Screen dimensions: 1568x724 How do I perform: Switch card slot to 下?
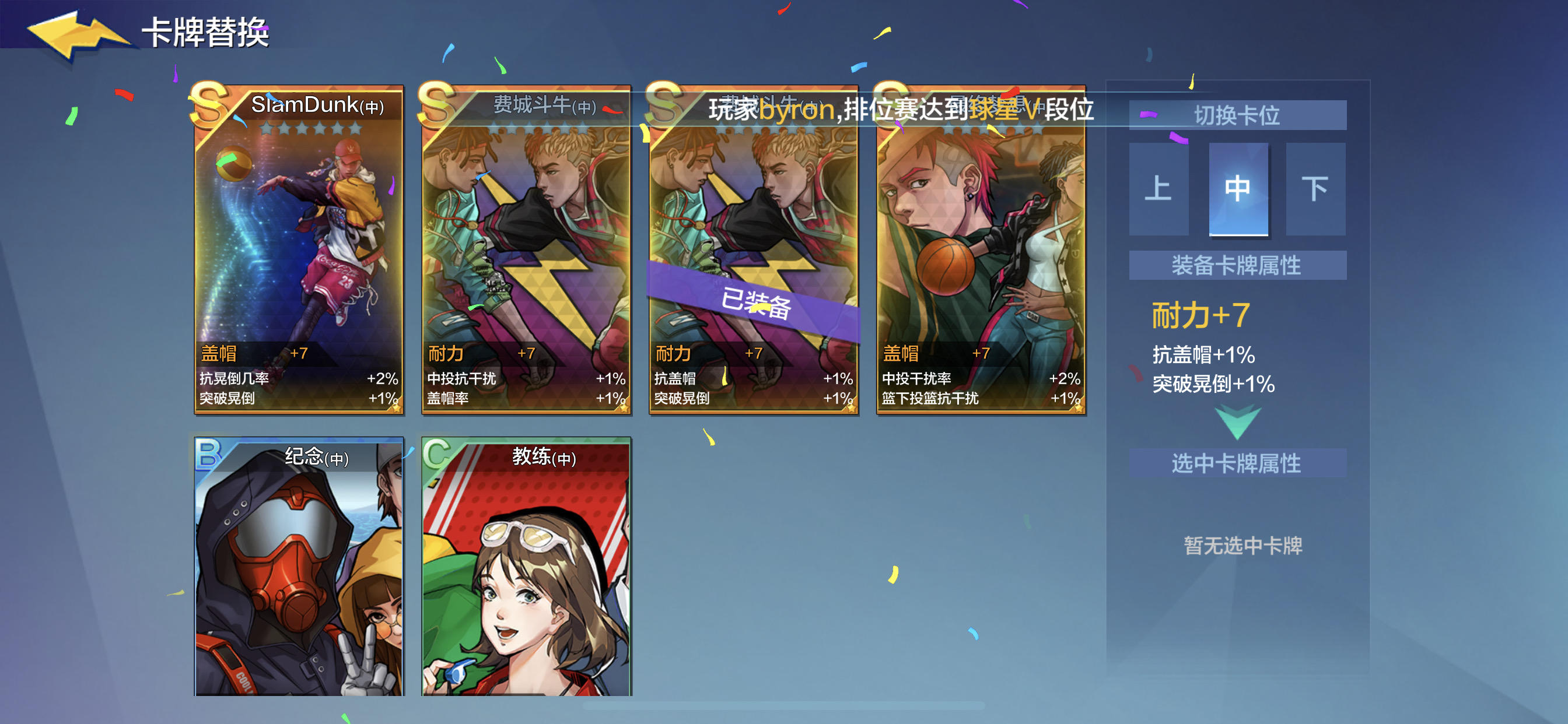[1316, 190]
